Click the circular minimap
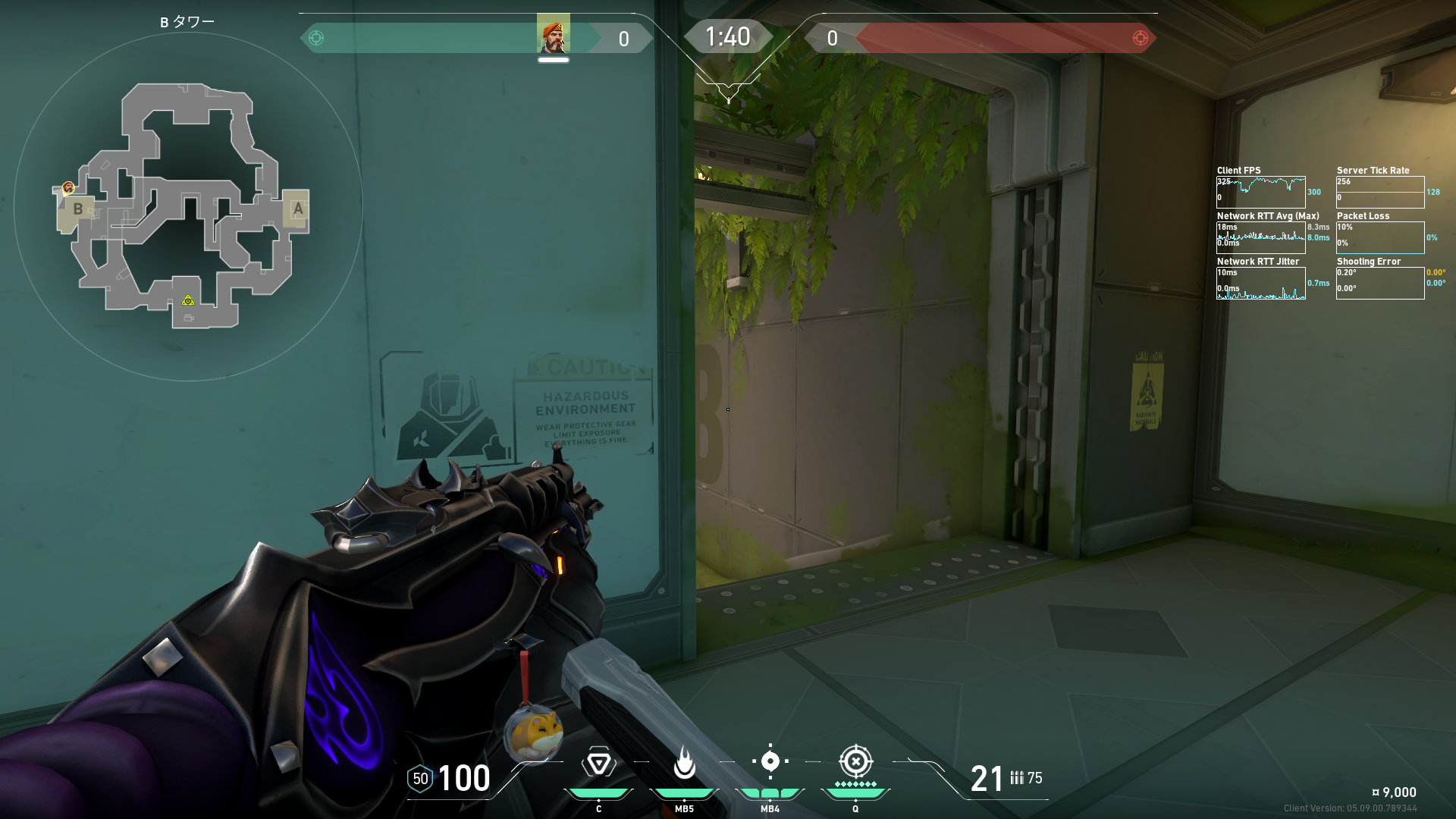1456x819 pixels. pos(188,206)
